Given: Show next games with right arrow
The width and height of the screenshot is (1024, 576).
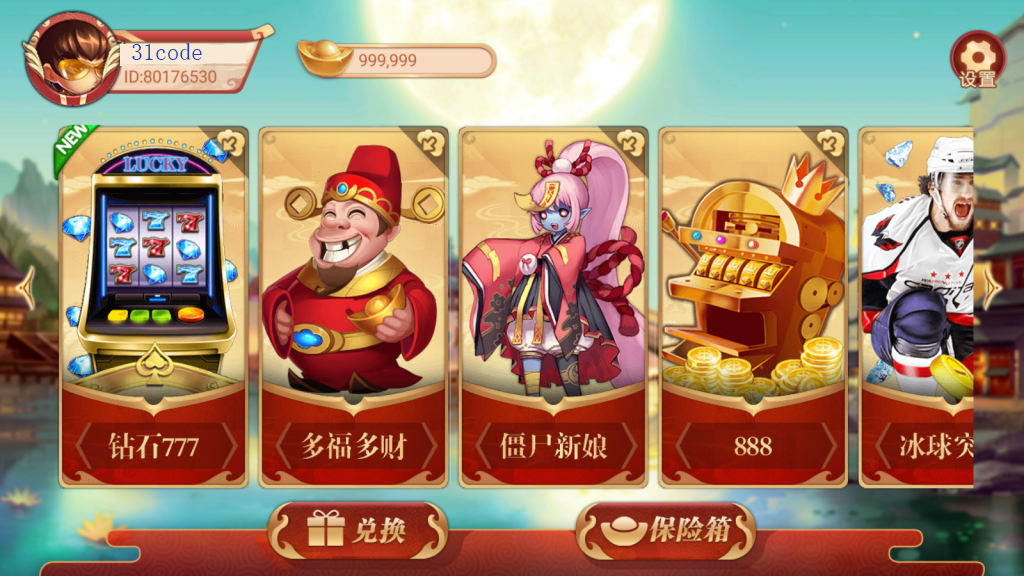Looking at the screenshot, I should click(993, 289).
